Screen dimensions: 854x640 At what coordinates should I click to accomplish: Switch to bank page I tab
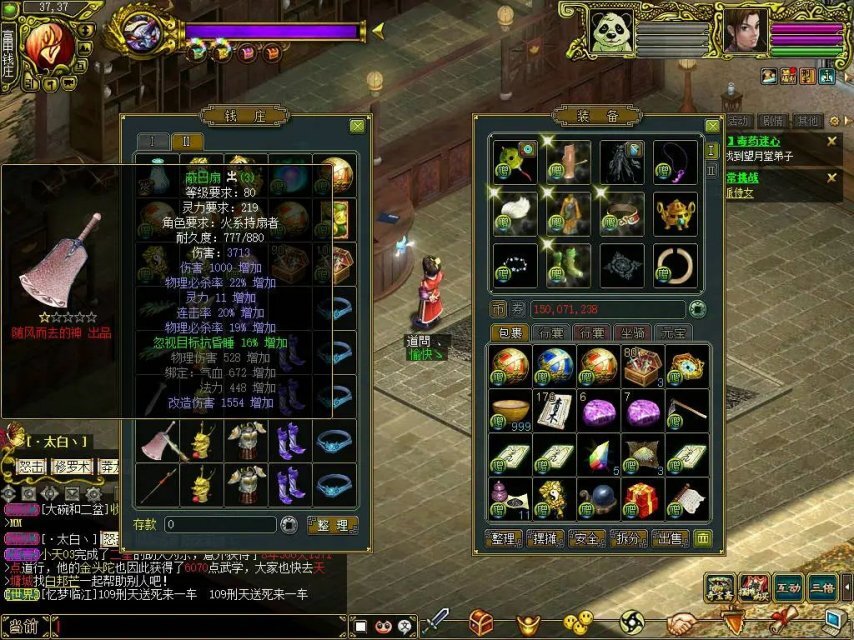[x=153, y=142]
